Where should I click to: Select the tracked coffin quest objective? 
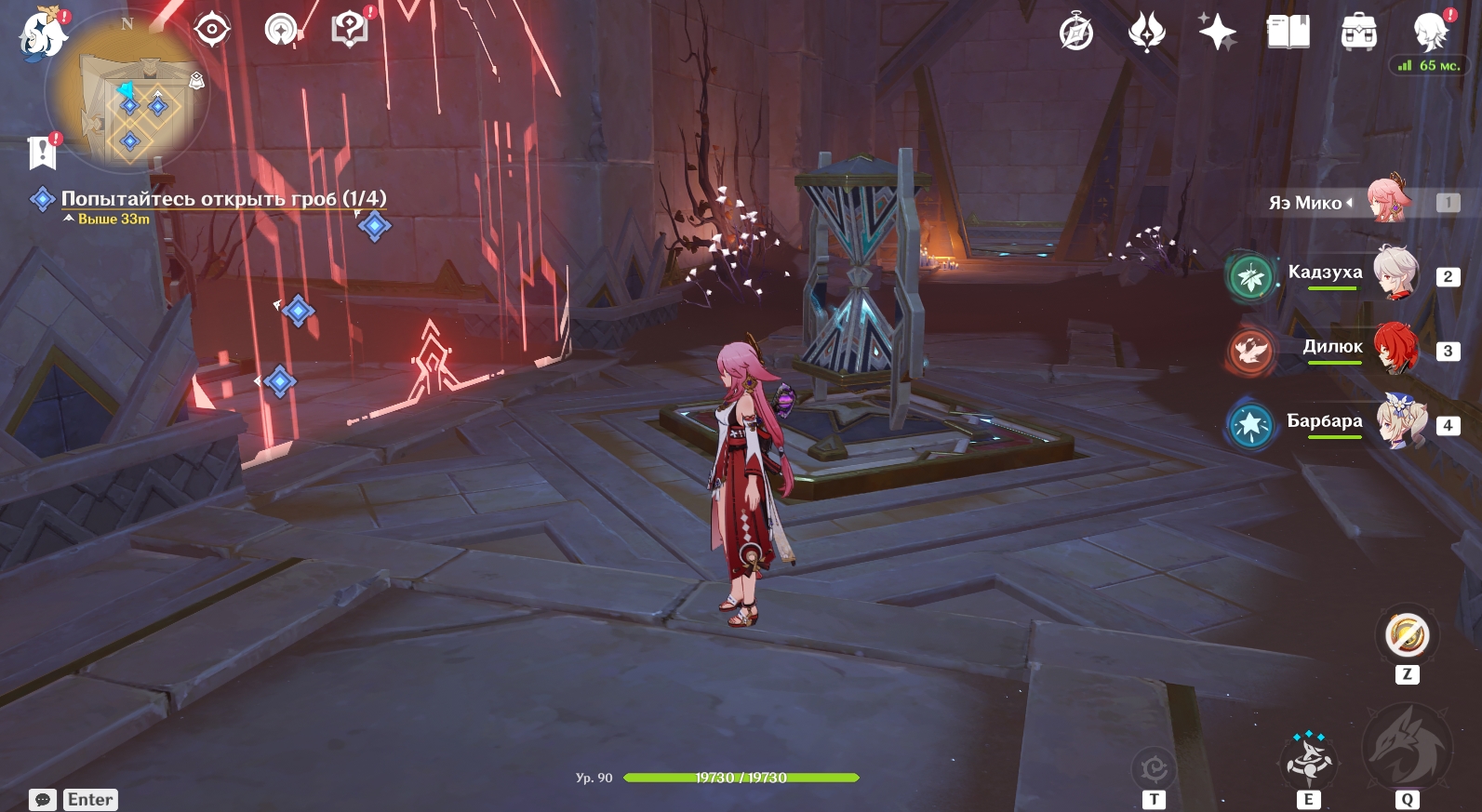click(223, 198)
